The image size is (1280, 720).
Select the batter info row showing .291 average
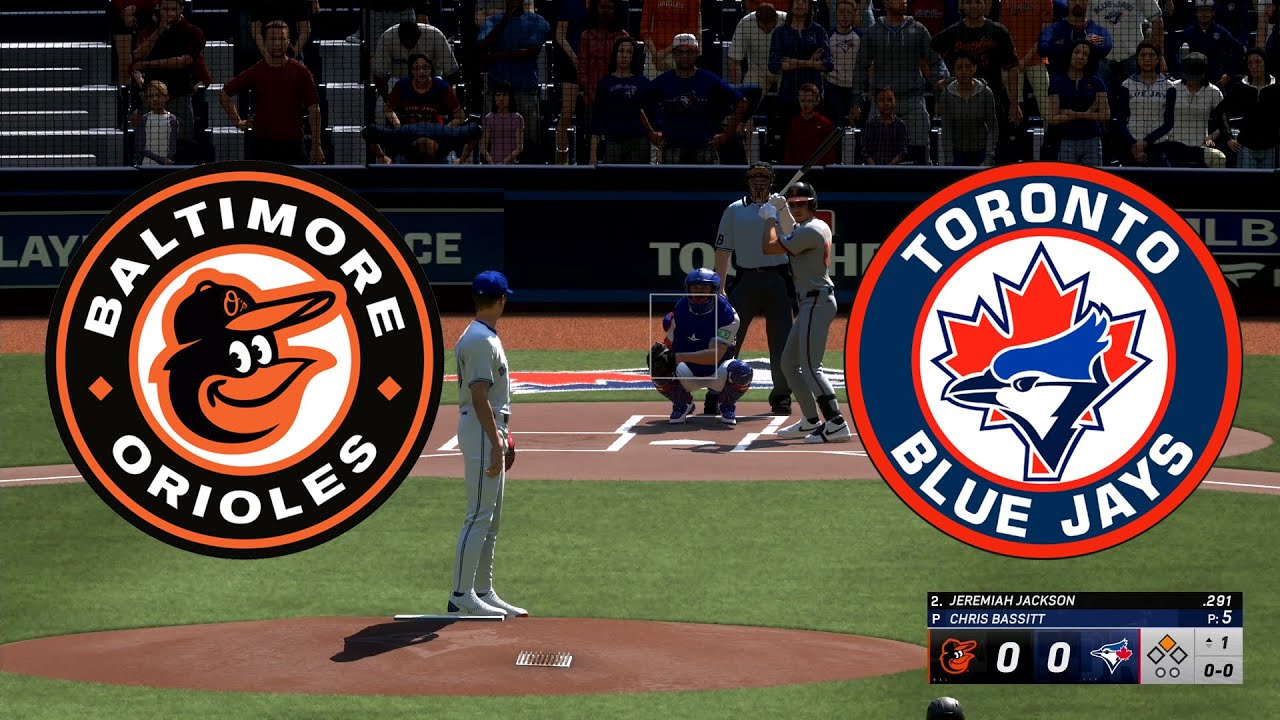pyautogui.click(x=1219, y=600)
